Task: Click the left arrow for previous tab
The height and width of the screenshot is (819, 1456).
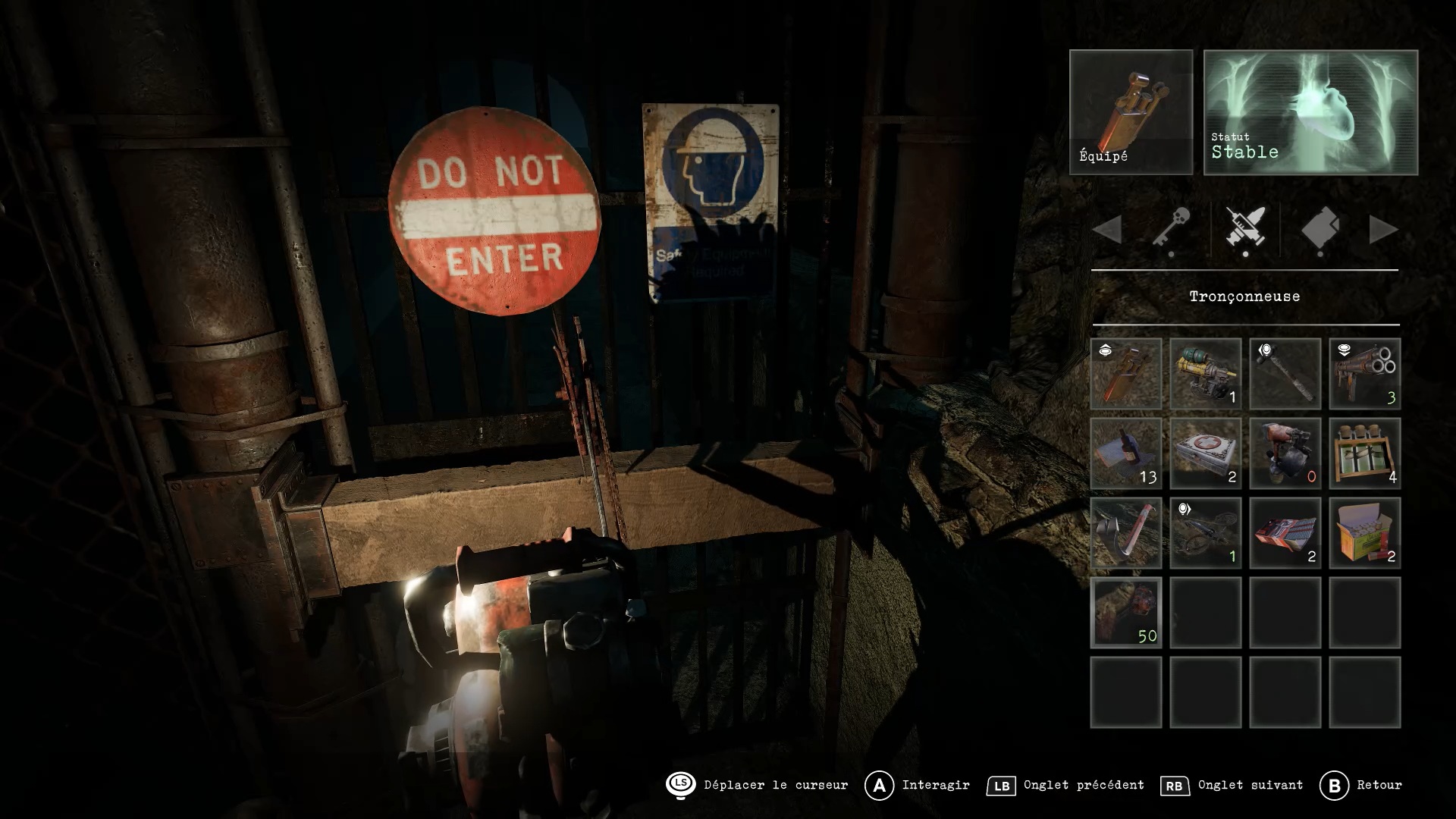Action: [x=1108, y=230]
